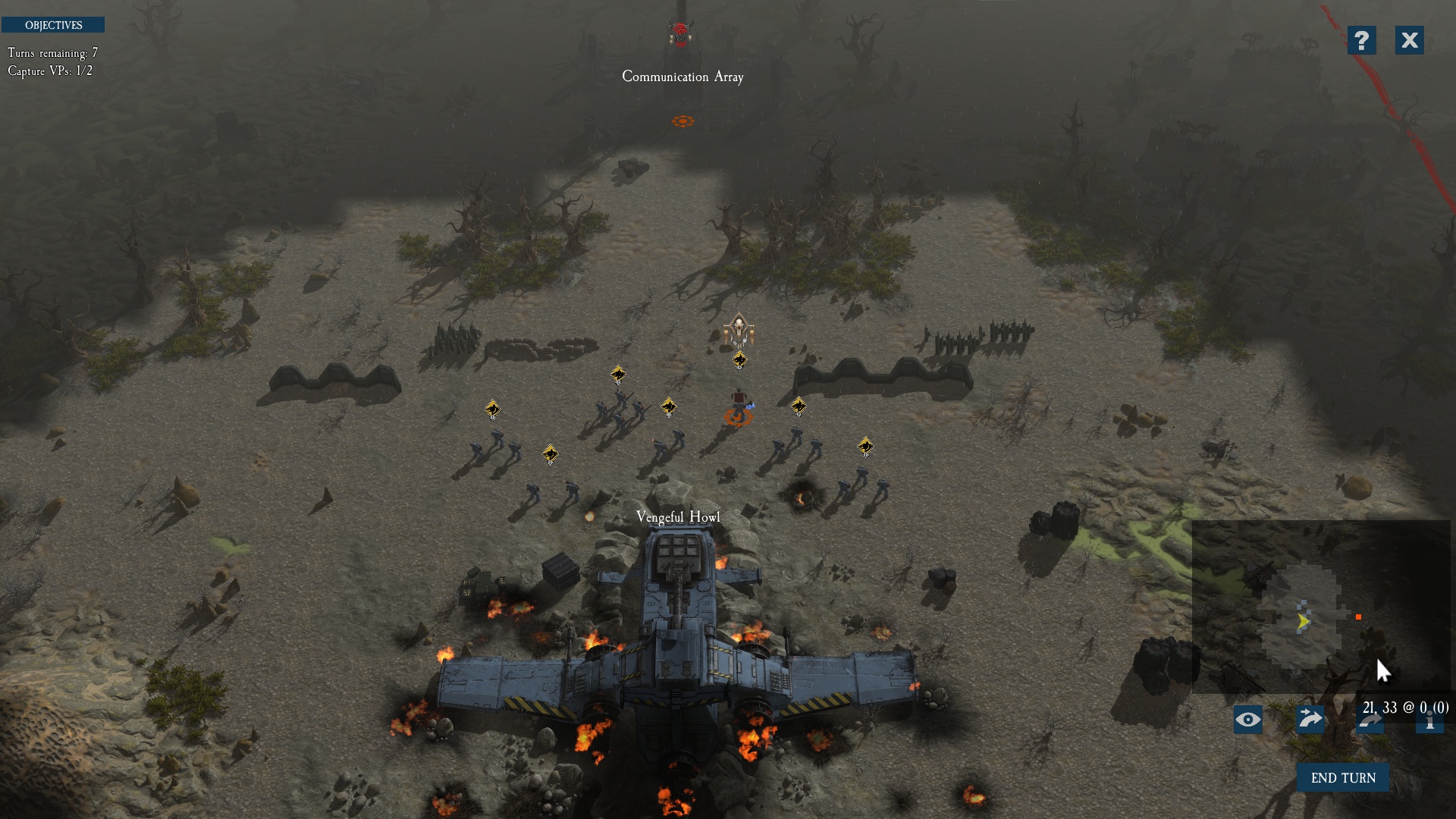The width and height of the screenshot is (1456, 819).
Task: Select the yellow marker below the Dreadnought walker
Action: [739, 360]
